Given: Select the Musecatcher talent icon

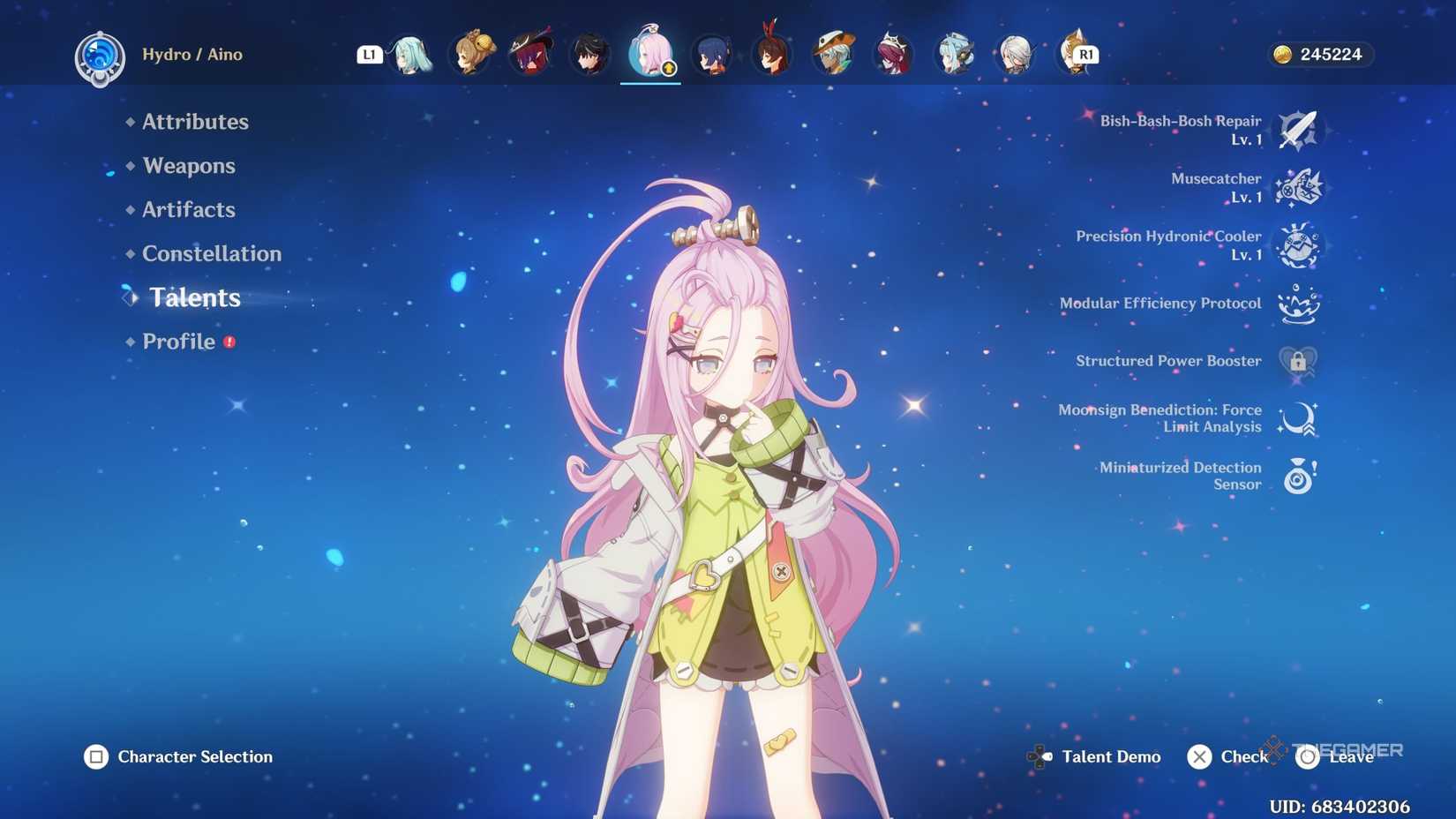Looking at the screenshot, I should tap(1298, 188).
